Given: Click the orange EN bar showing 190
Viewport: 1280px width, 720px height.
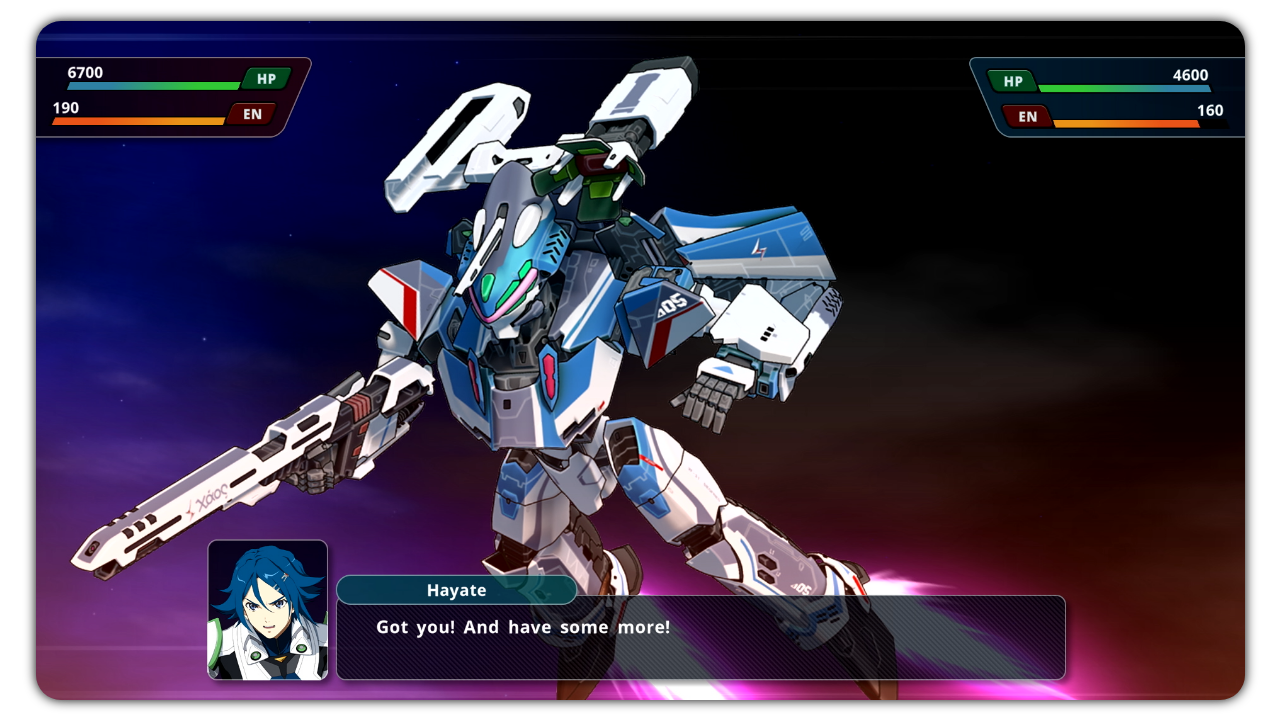Looking at the screenshot, I should [x=140, y=120].
